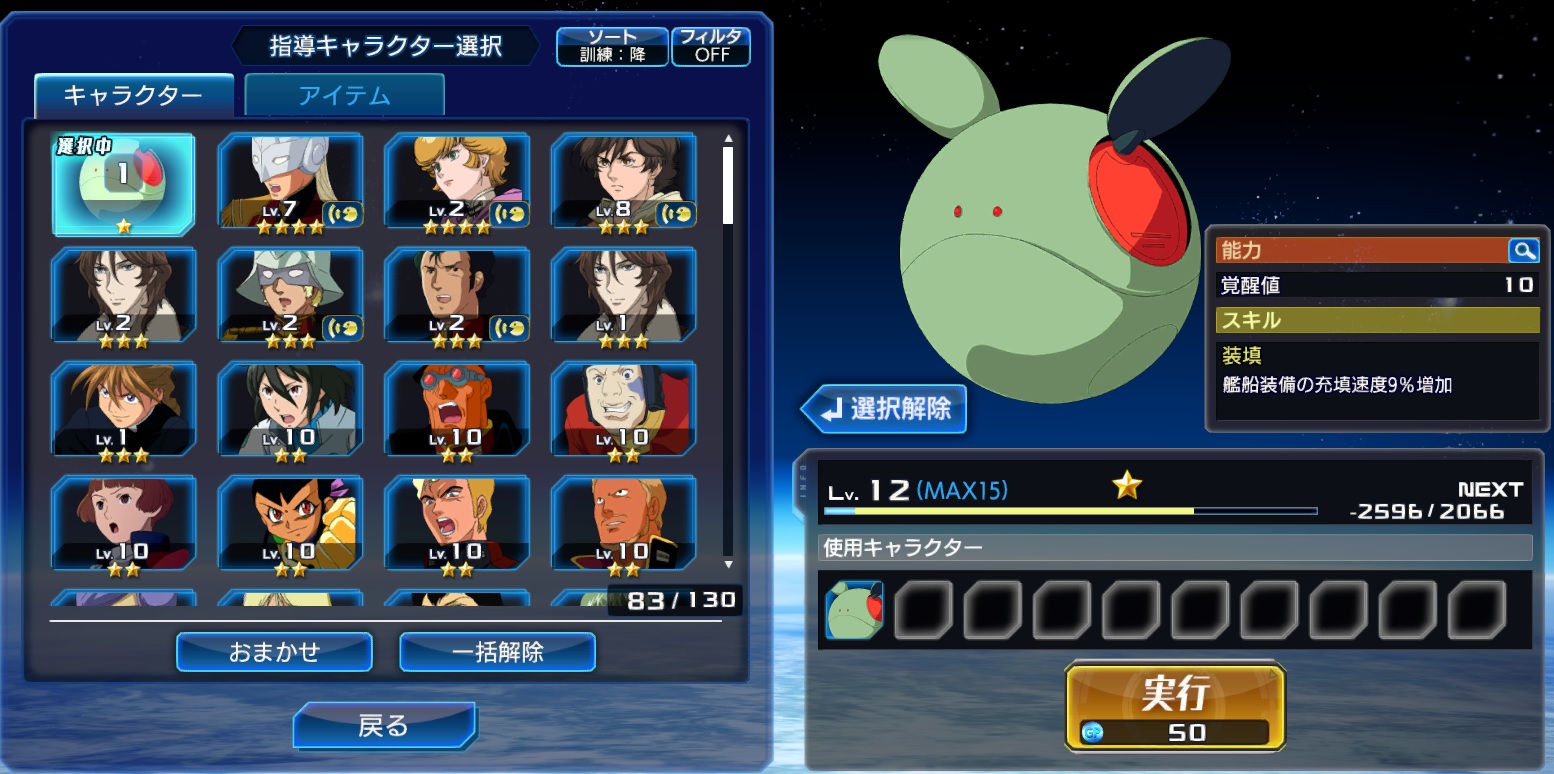This screenshot has width=1554, height=774.
Task: Pick the masked helmet Lv.7 character
Action: pyautogui.click(x=290, y=185)
